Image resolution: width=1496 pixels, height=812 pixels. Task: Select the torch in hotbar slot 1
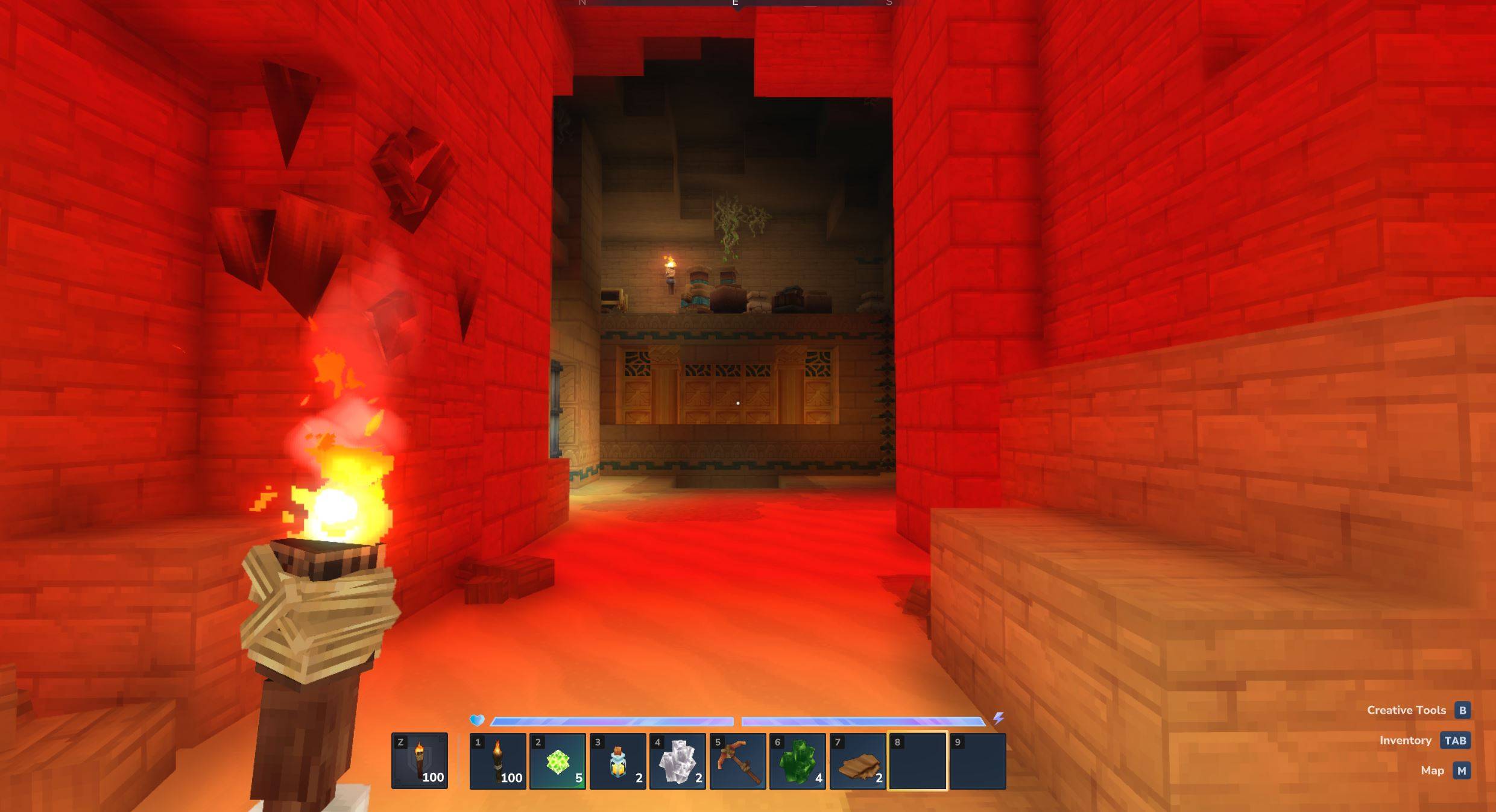[497, 761]
